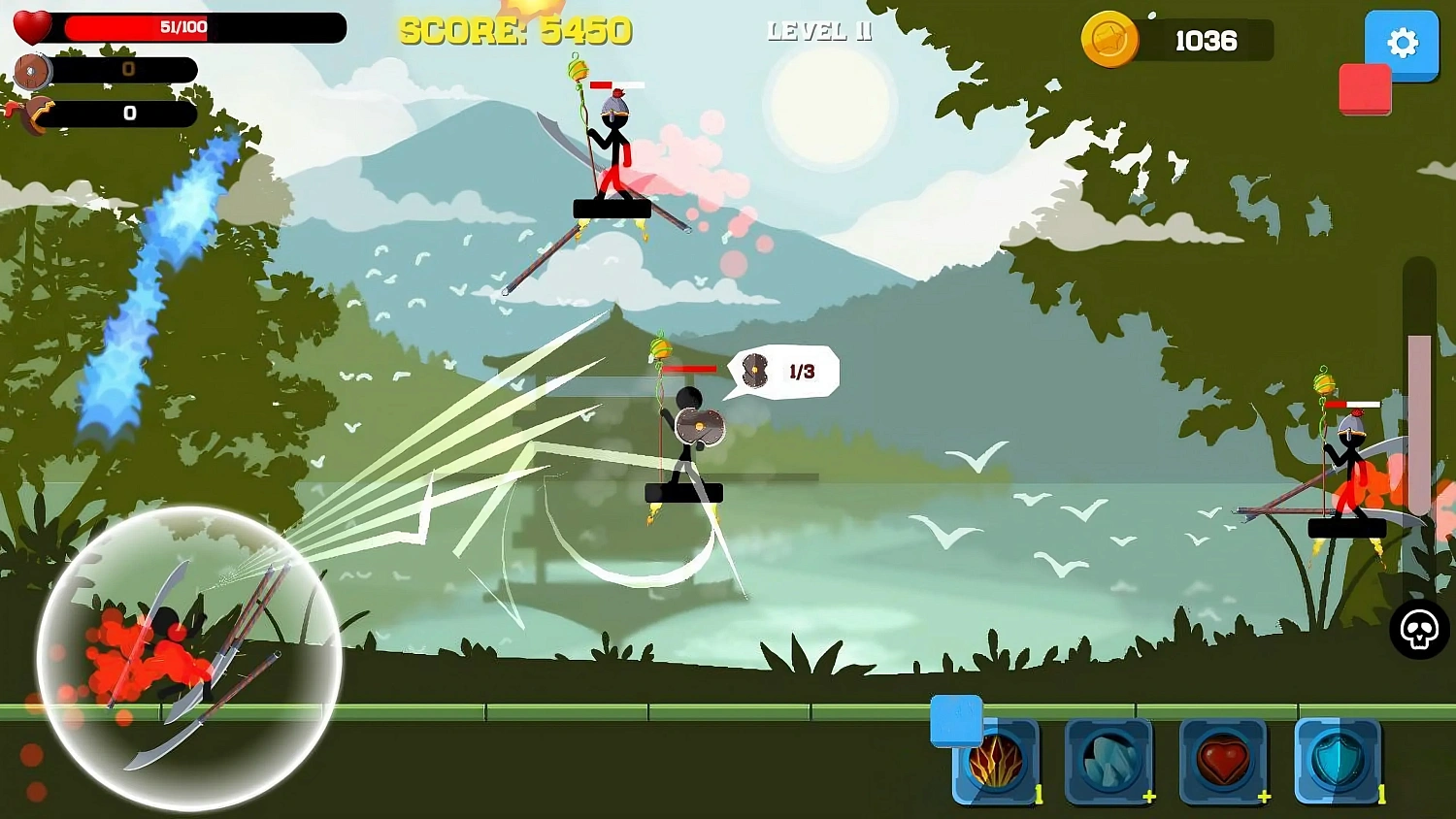Click the round shield icon next to zero counter
Screen dimensions: 1456x819
31,71
